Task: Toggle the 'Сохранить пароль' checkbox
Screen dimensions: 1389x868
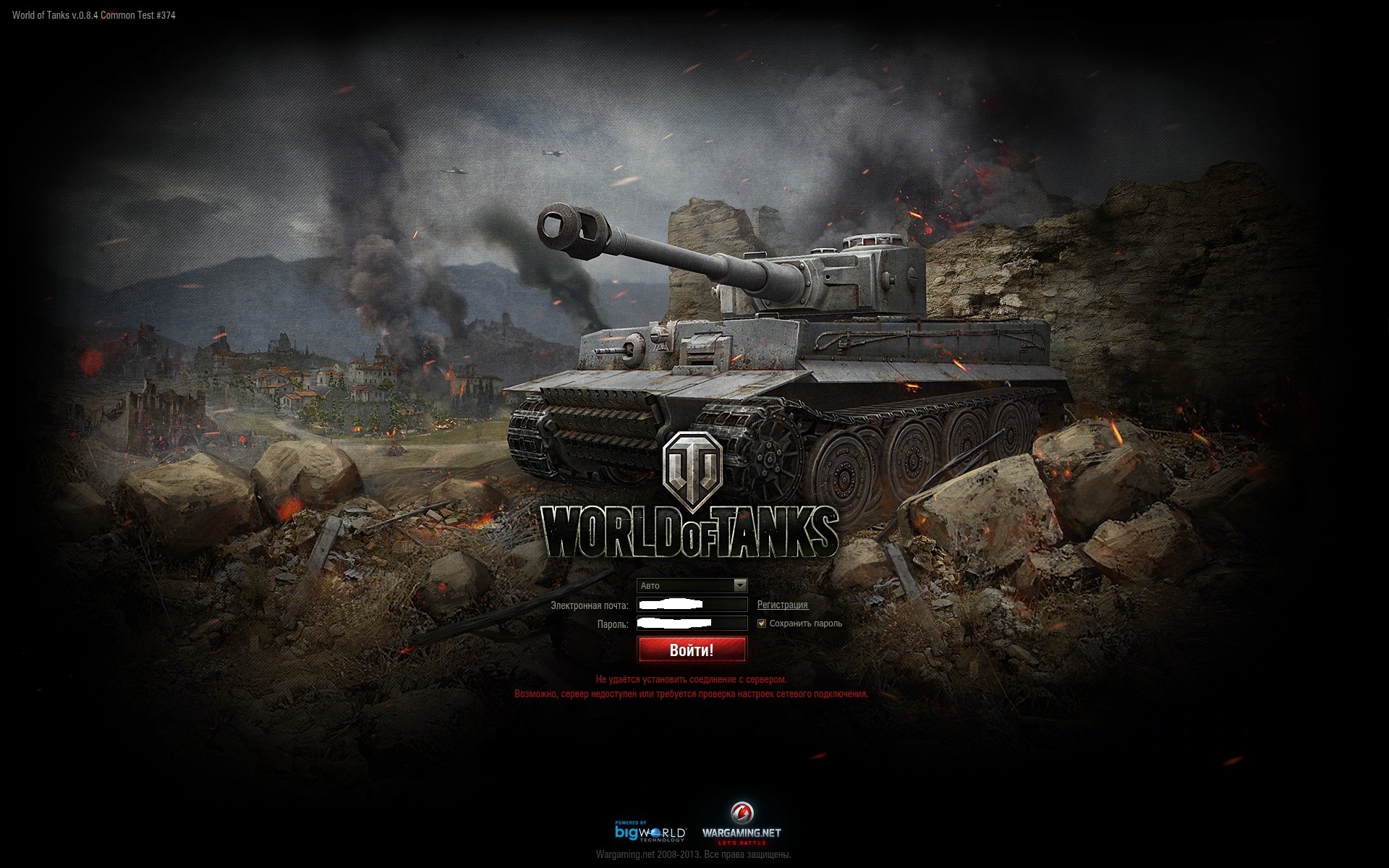Action: pos(761,624)
